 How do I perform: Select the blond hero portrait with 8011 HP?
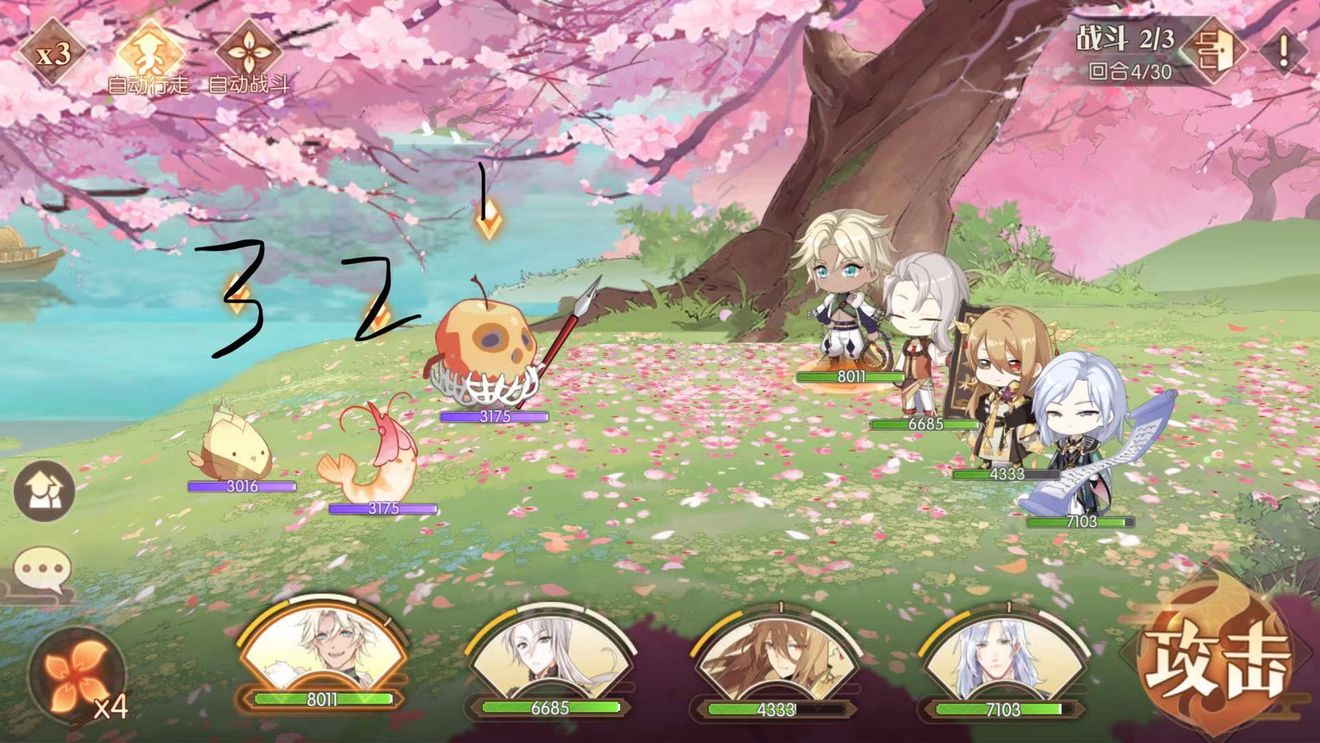(322, 650)
